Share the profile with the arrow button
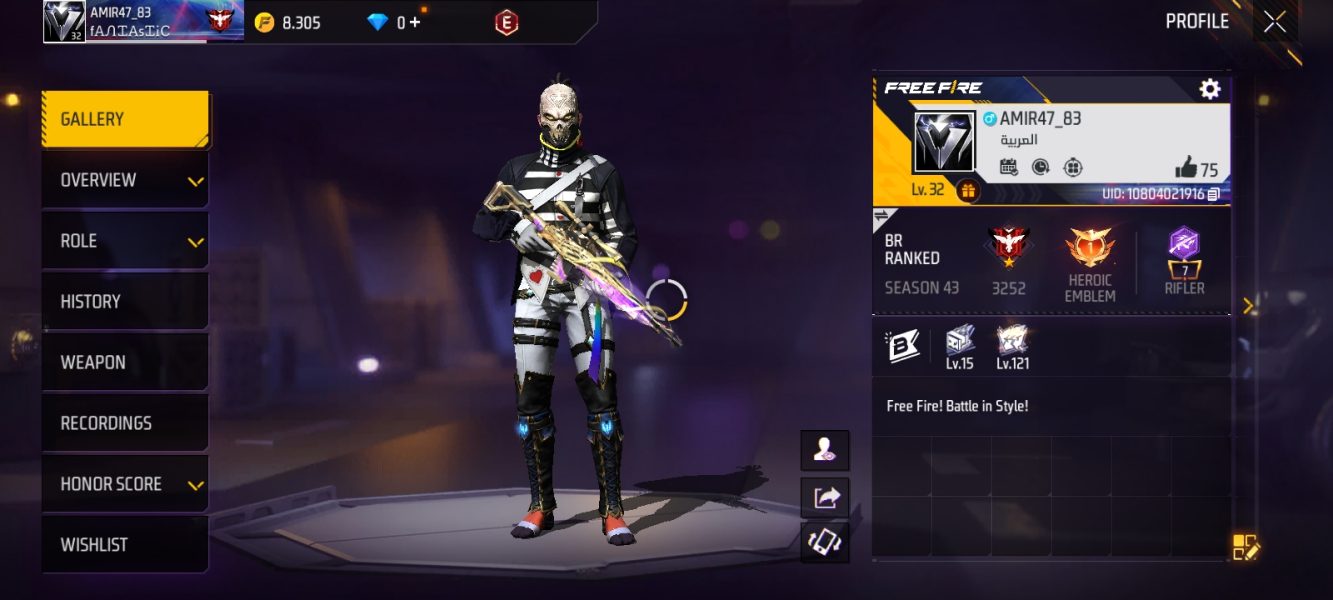The height and width of the screenshot is (600, 1333). point(825,497)
